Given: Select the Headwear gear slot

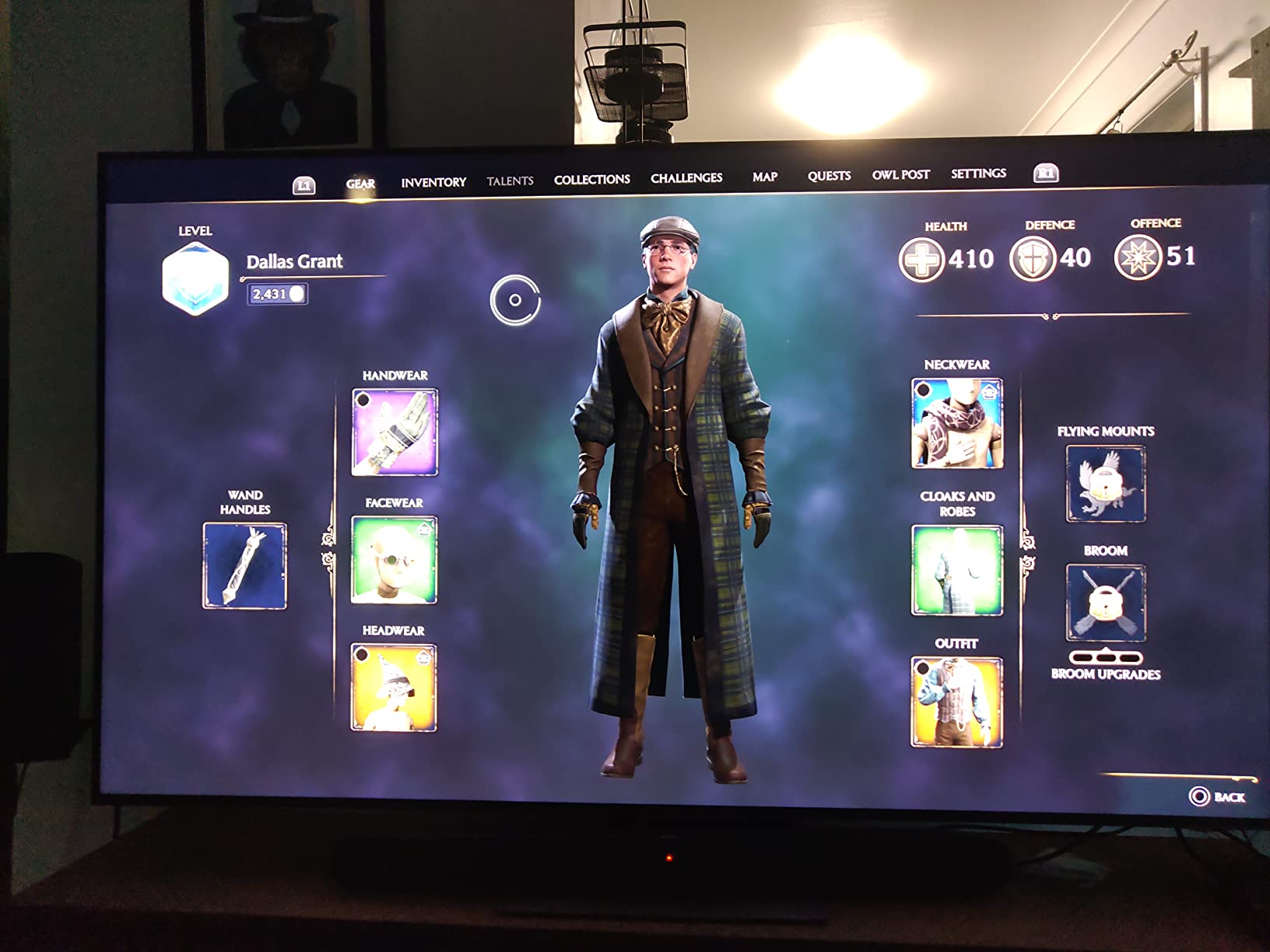Looking at the screenshot, I should tap(393, 684).
